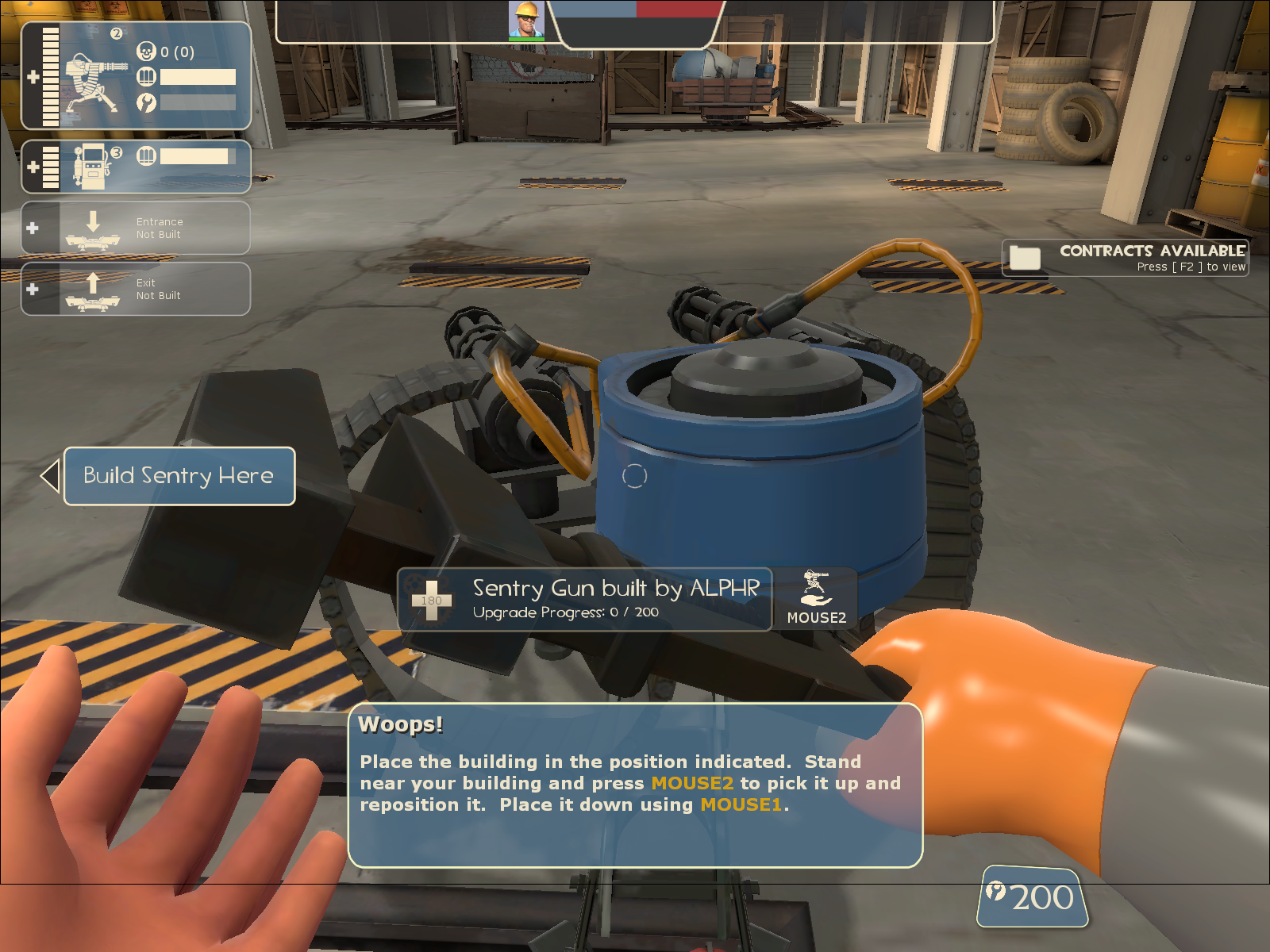
Task: Click the Press F2 to view label
Action: click(x=1190, y=267)
